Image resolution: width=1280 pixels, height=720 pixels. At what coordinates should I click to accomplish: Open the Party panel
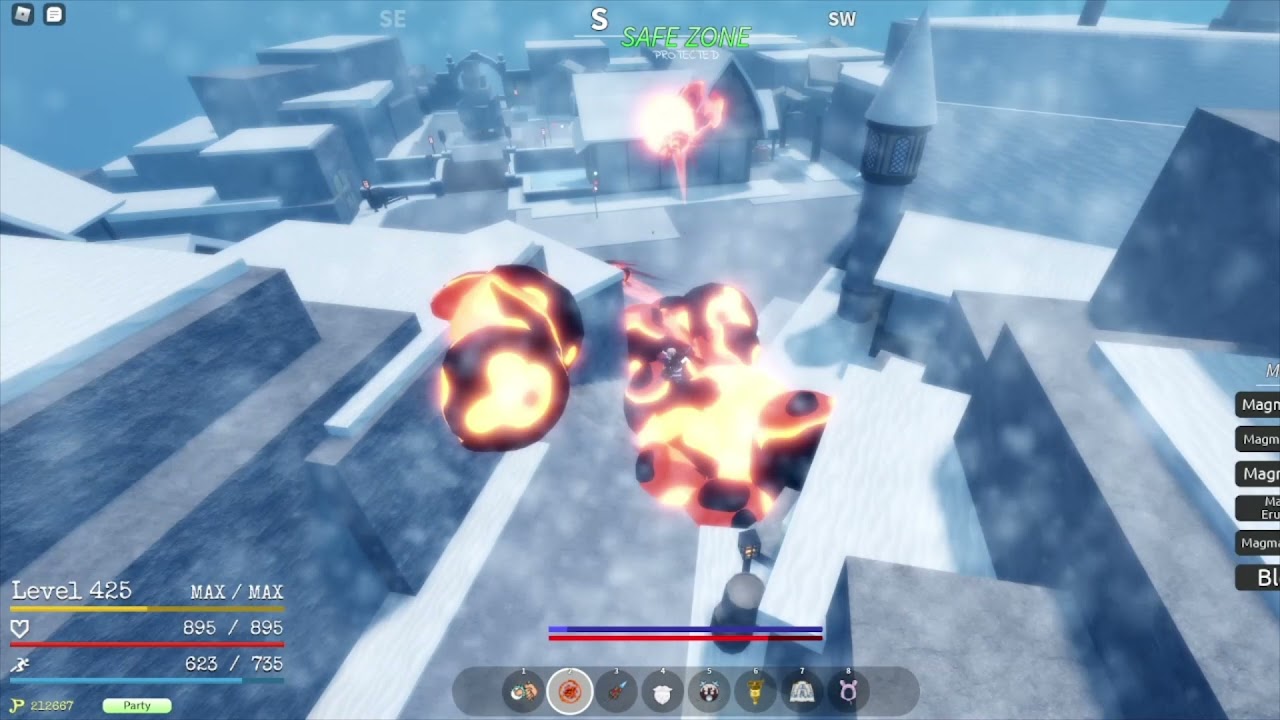click(137, 705)
